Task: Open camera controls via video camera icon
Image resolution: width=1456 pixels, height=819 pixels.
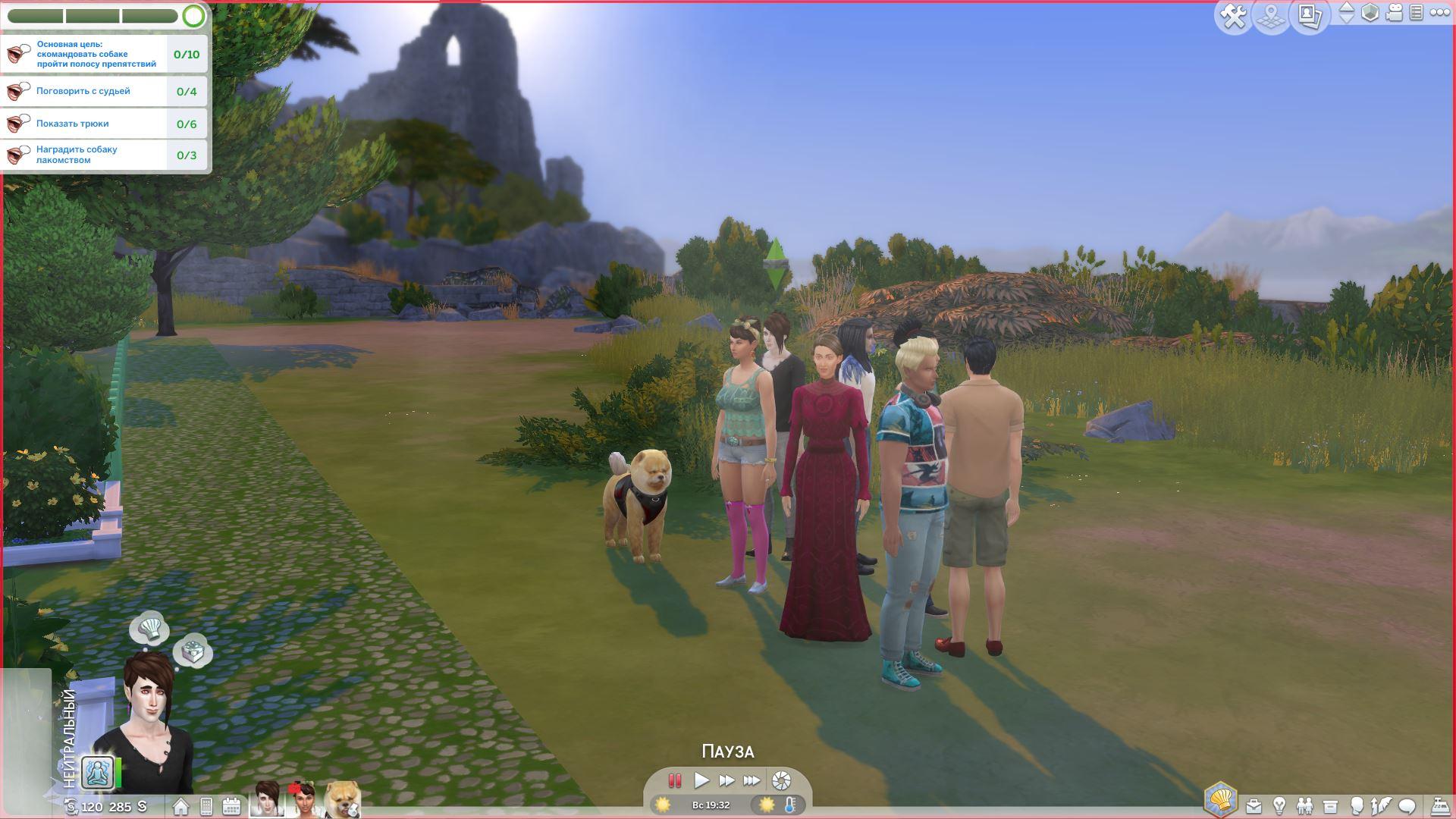Action: click(x=1394, y=13)
